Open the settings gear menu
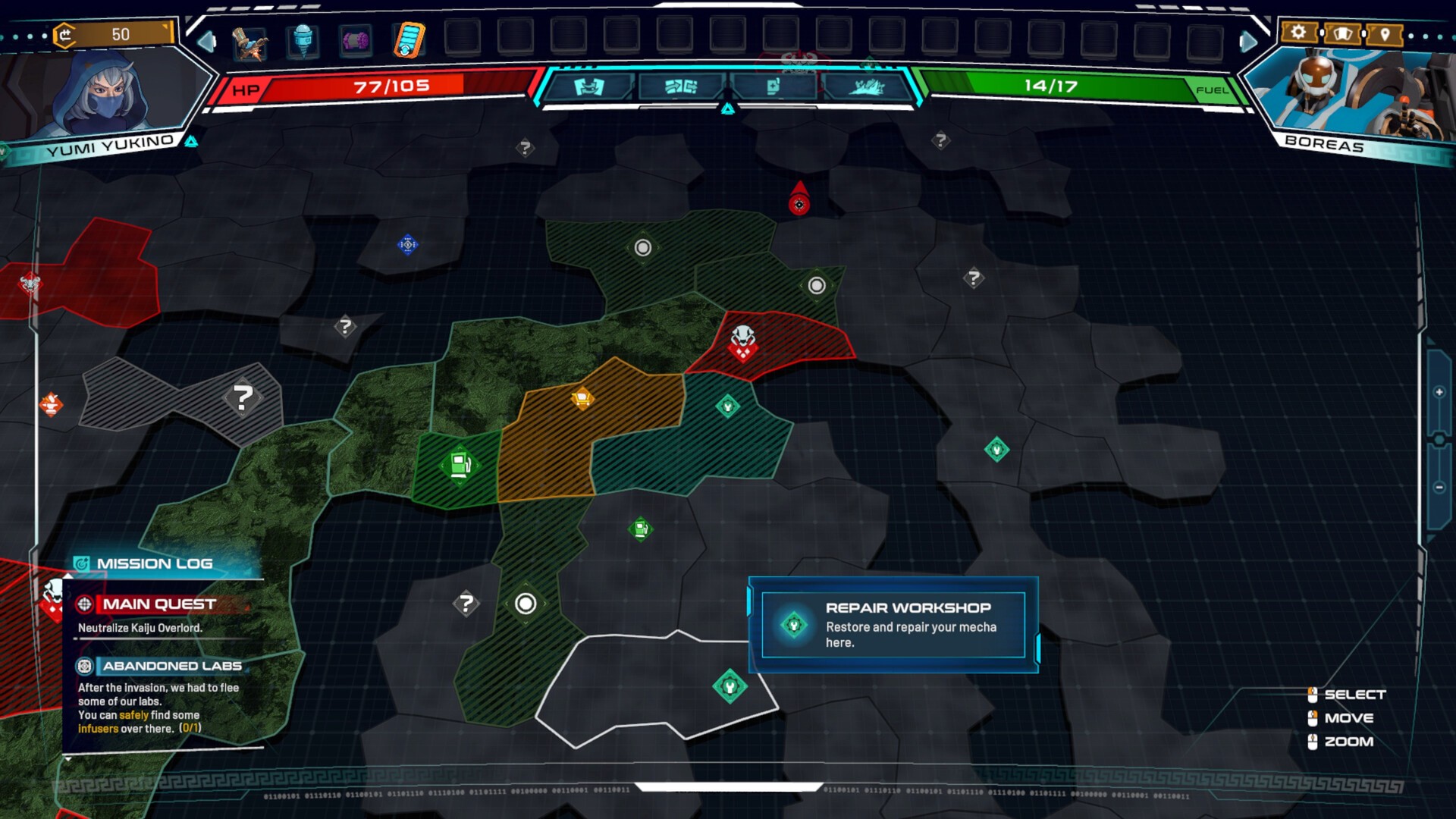The width and height of the screenshot is (1456, 819). tap(1298, 33)
